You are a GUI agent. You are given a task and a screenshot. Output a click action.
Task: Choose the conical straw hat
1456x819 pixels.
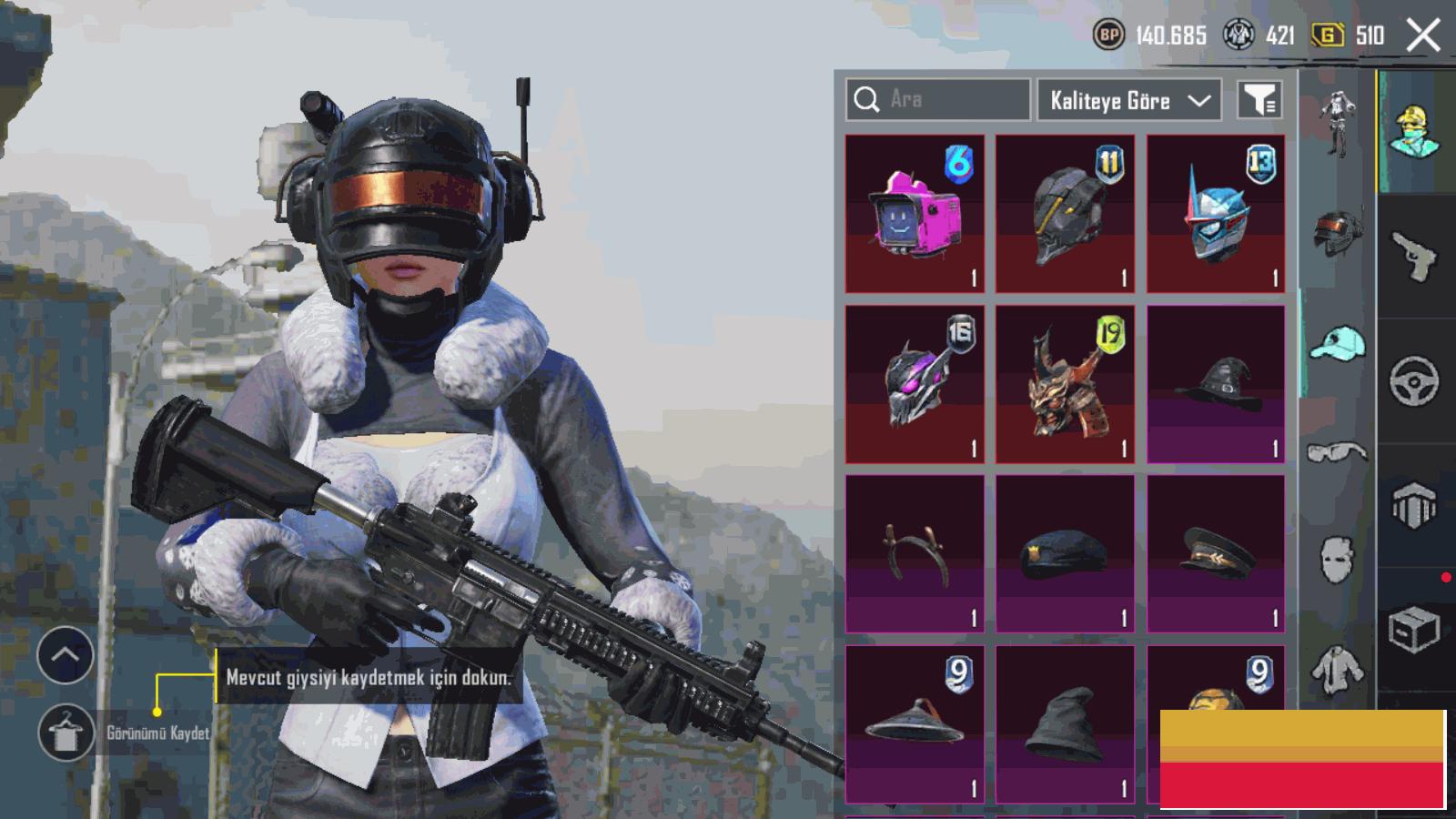[915, 723]
